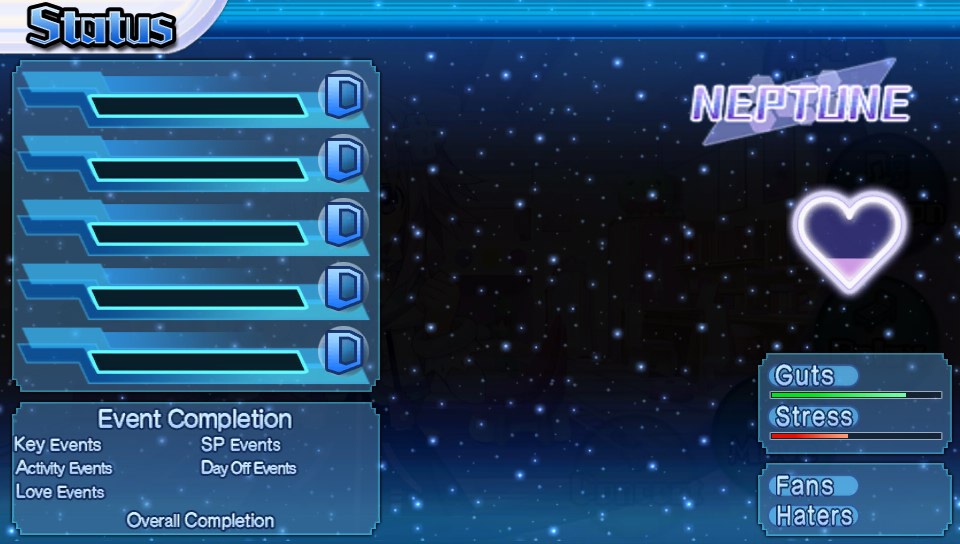Choose the SP Events entry
This screenshot has height=544, width=960.
coord(241,445)
